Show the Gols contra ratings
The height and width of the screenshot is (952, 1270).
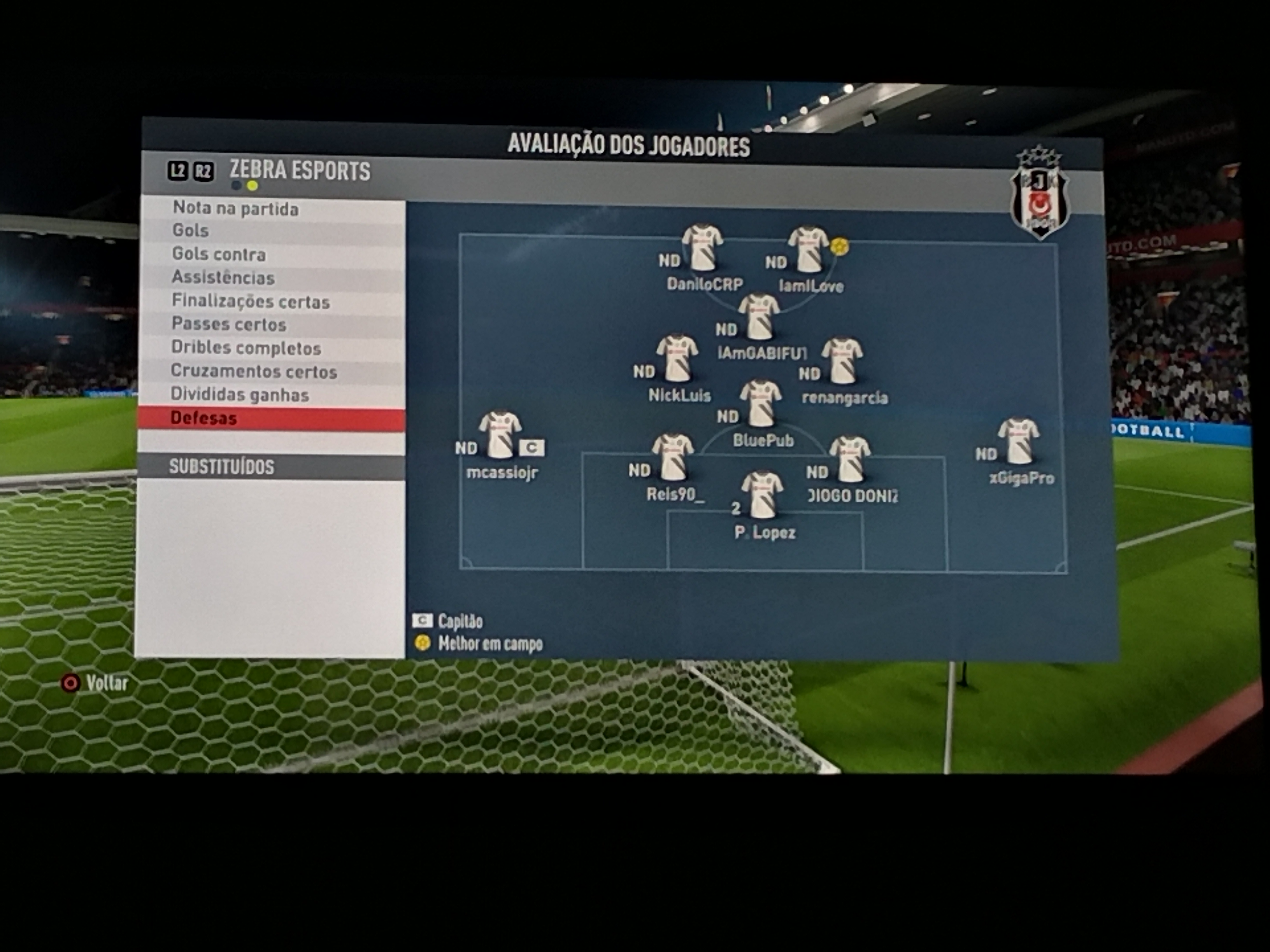[219, 254]
